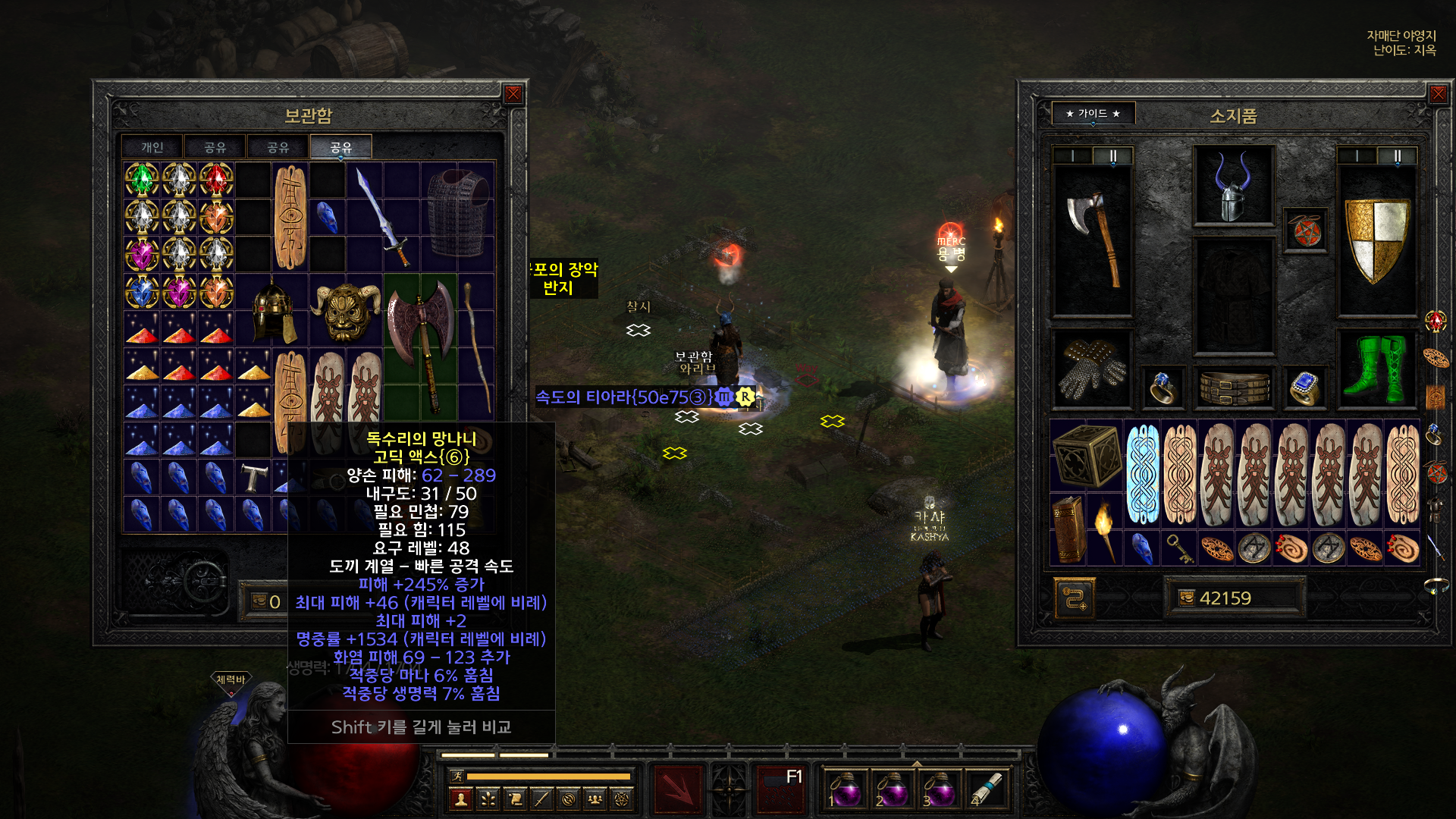Image resolution: width=1456 pixels, height=819 pixels.
Task: Pick up the torch charm in inventory
Action: [1105, 529]
